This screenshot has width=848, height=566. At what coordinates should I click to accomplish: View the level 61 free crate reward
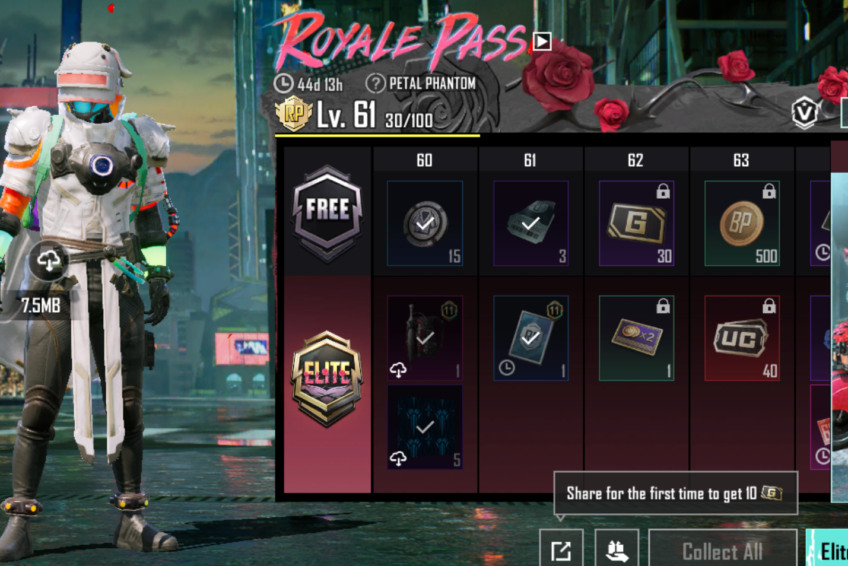point(530,223)
